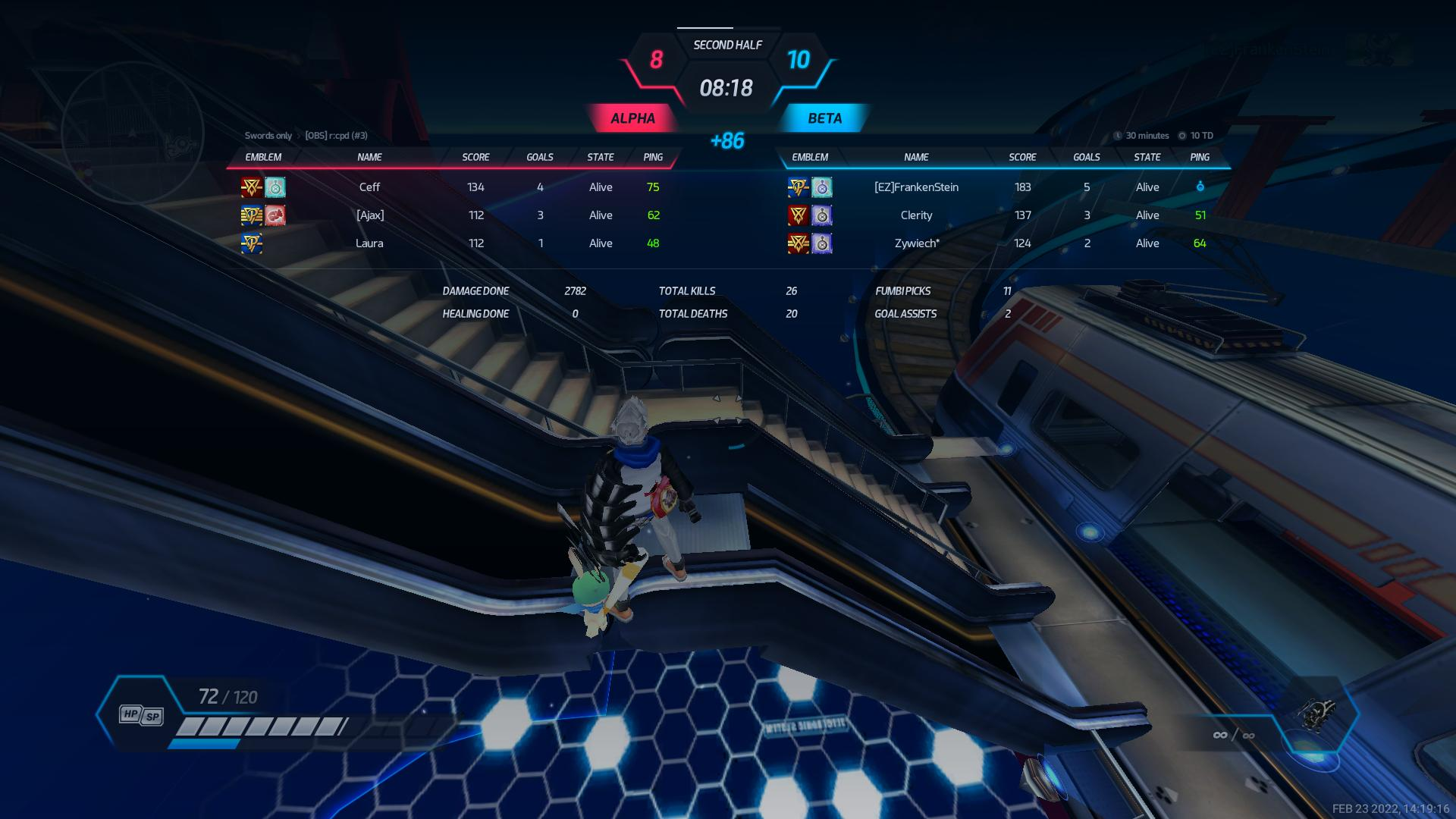Image resolution: width=1456 pixels, height=819 pixels.
Task: Click the red ALPHA team label
Action: tap(632, 118)
